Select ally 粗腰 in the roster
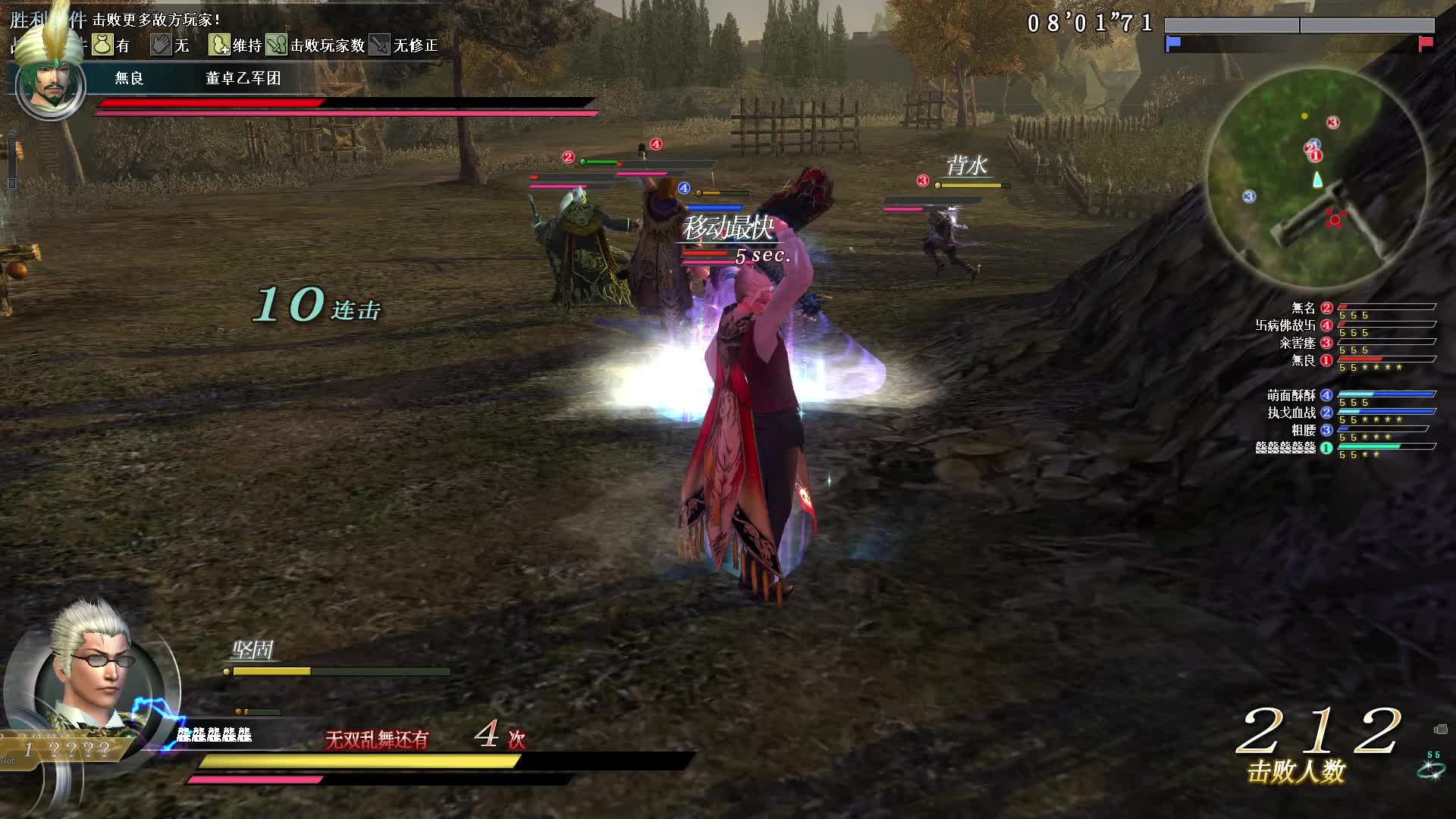This screenshot has width=1456, height=819. point(1304,430)
